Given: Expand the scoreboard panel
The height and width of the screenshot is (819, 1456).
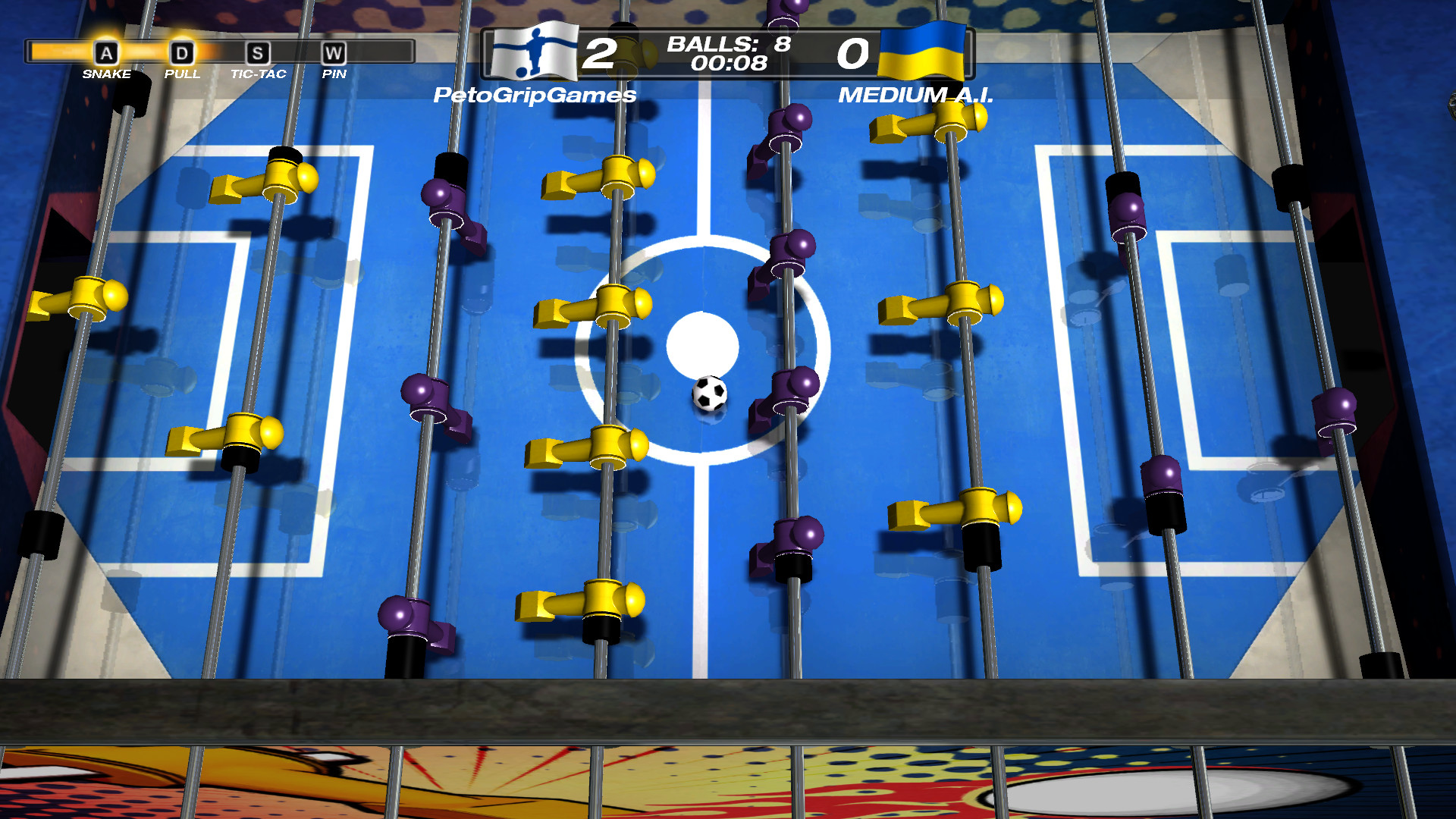Looking at the screenshot, I should click(x=728, y=53).
